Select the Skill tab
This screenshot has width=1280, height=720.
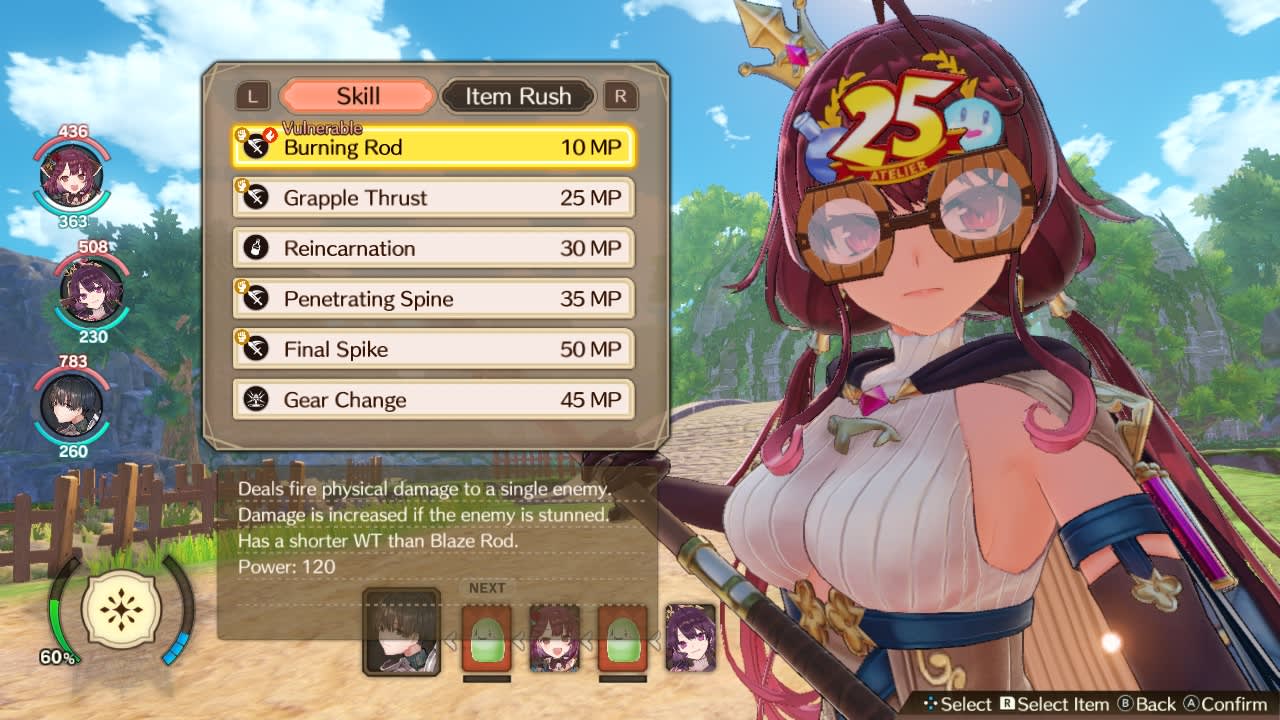click(x=360, y=96)
